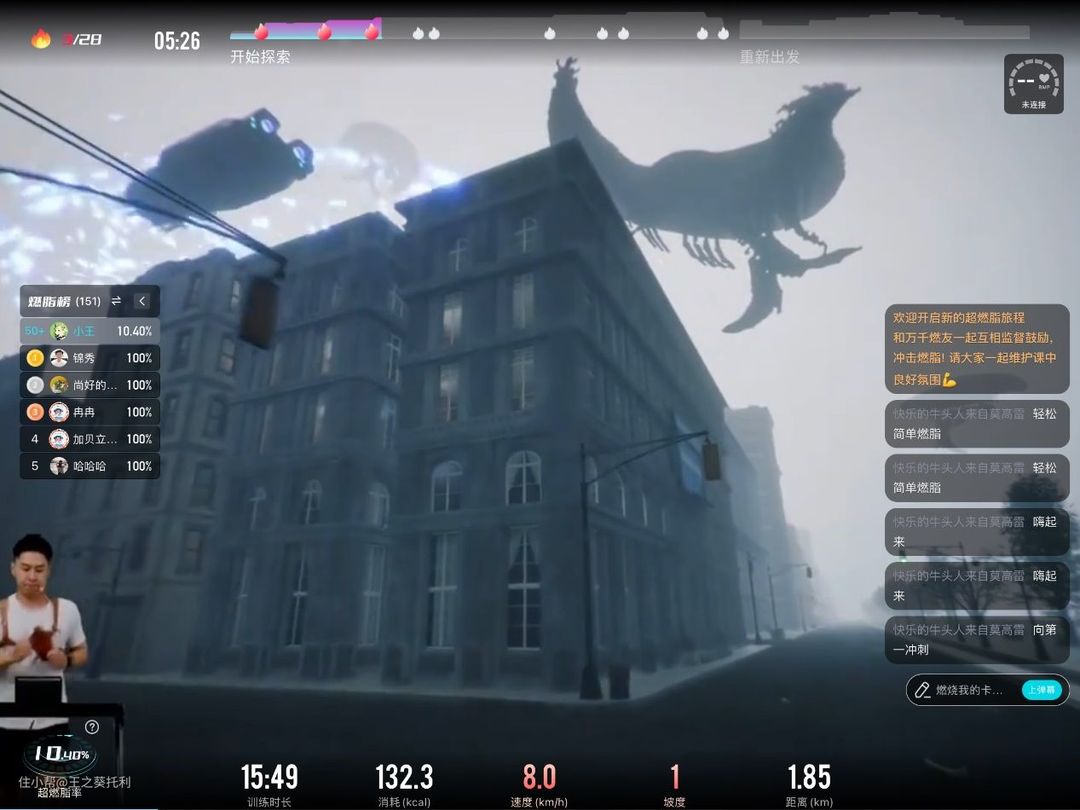Tap the 向第一冲刺 chat message
This screenshot has width=1080, height=810.
coord(976,640)
